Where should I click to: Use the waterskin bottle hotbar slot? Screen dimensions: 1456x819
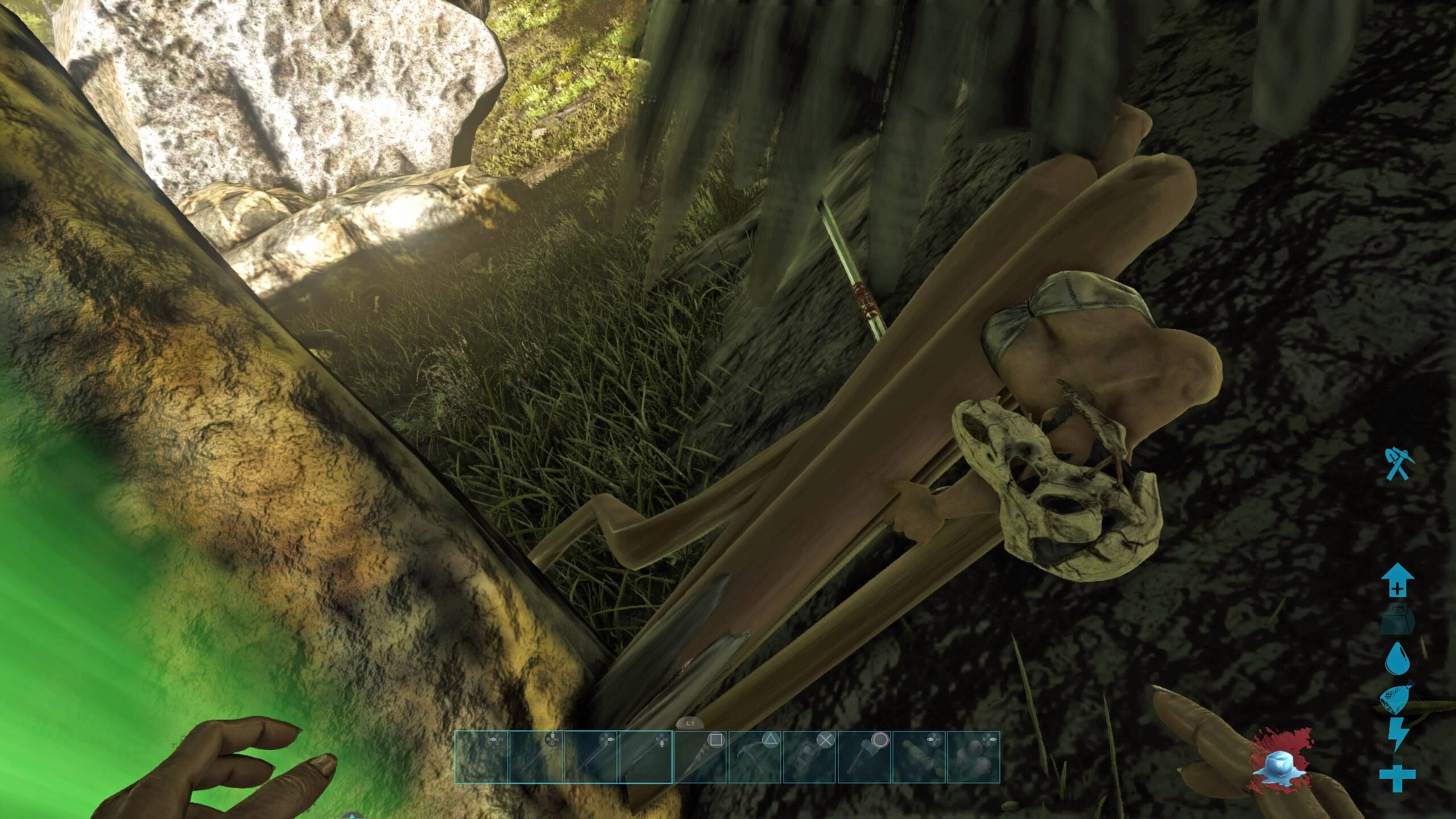pos(918,758)
